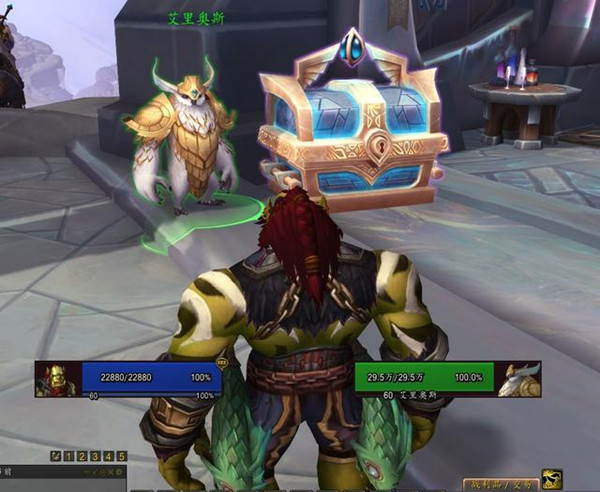600x492 pixels.
Task: Switch to chat tab number 5
Action: [122, 456]
